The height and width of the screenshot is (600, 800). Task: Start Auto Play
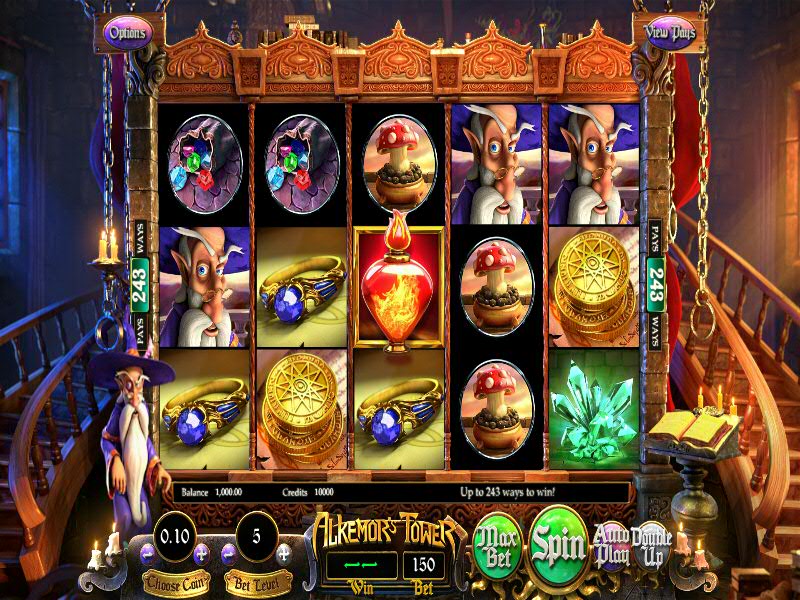point(610,545)
